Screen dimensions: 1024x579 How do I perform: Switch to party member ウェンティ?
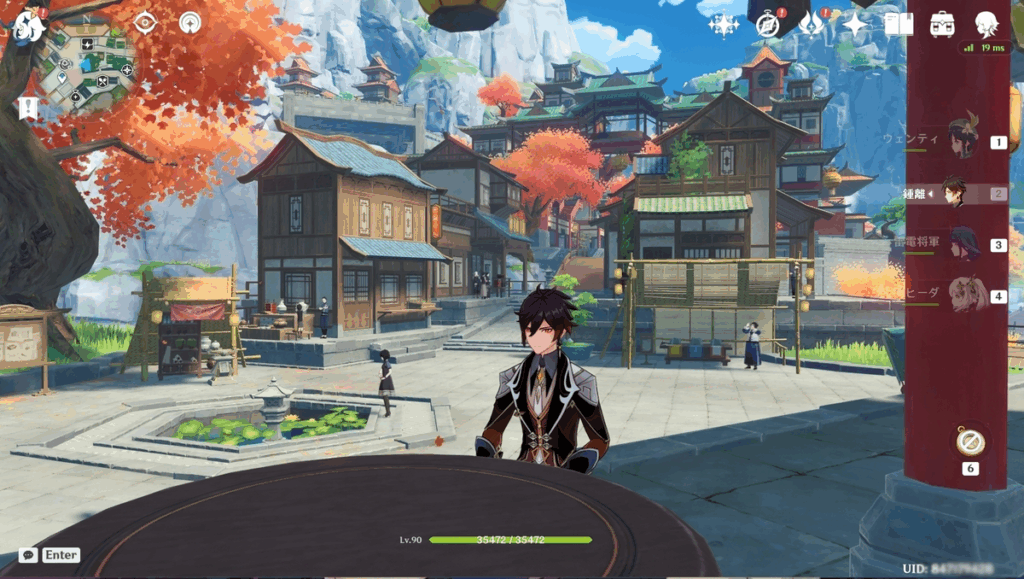963,138
